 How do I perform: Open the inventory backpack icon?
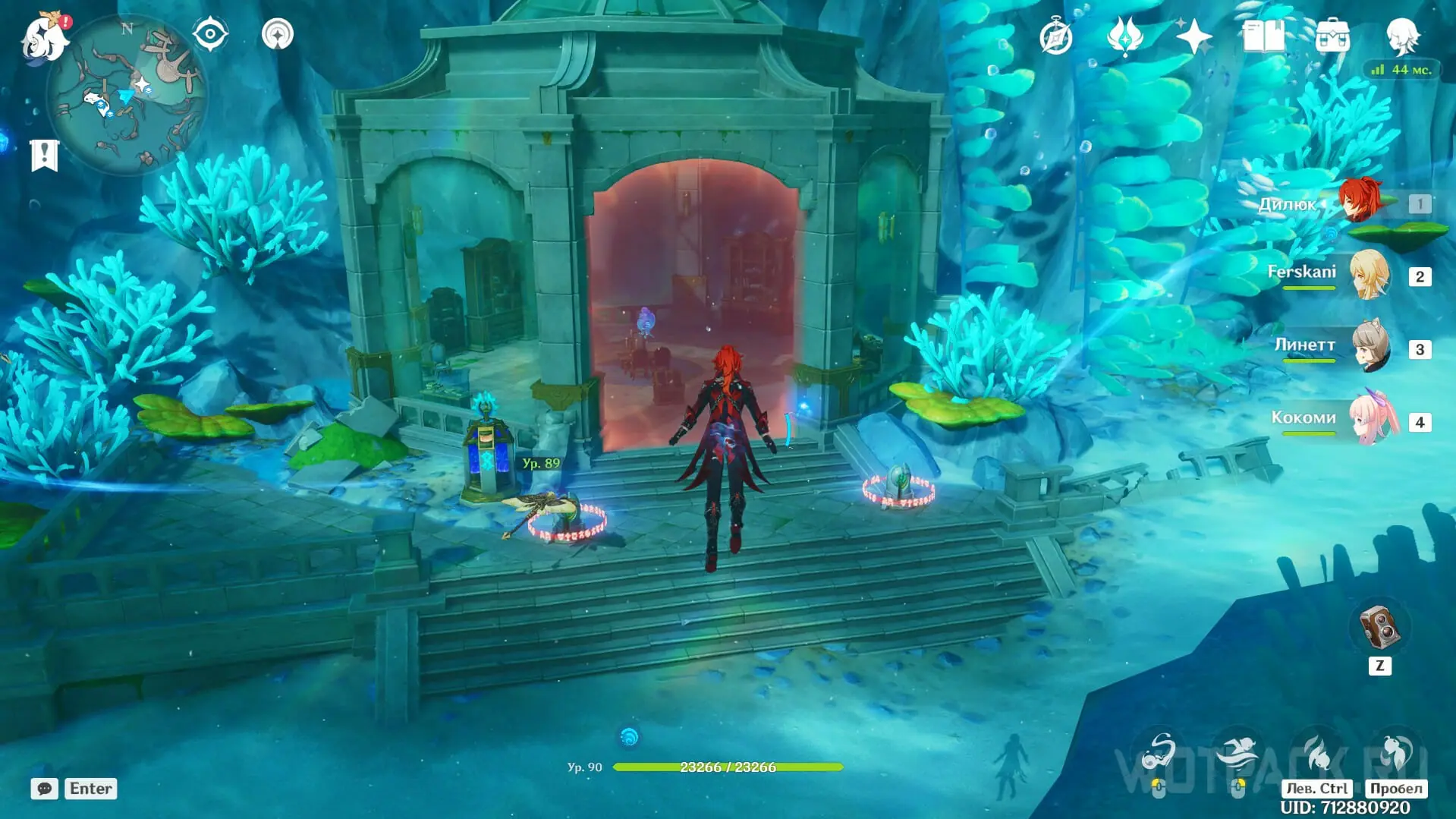[x=1332, y=36]
